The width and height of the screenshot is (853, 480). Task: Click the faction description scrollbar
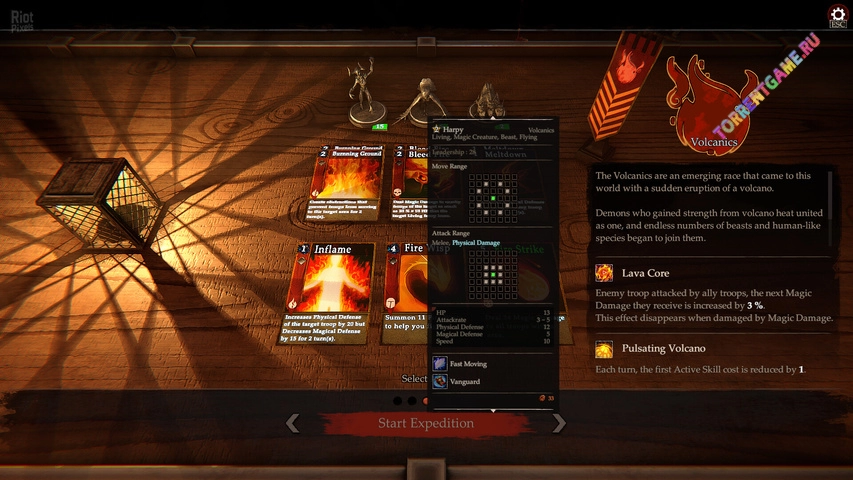click(829, 200)
